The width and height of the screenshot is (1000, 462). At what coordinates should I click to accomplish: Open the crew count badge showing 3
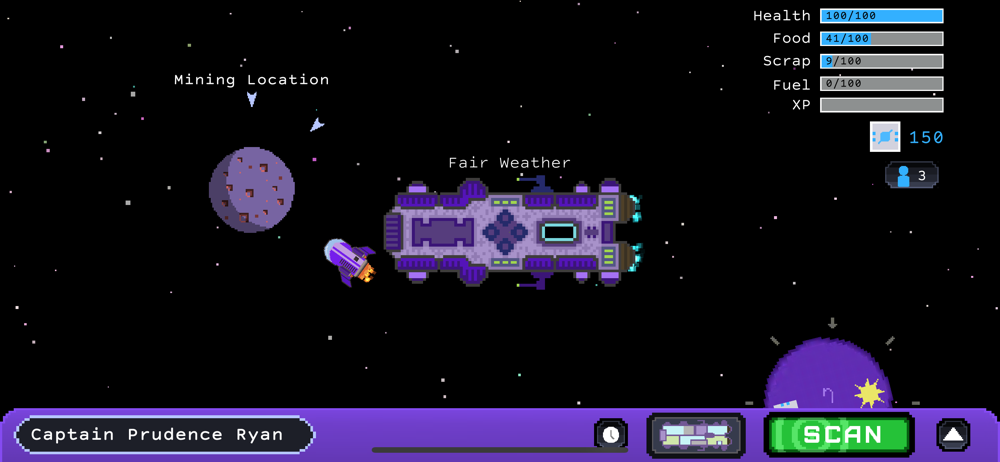(911, 176)
